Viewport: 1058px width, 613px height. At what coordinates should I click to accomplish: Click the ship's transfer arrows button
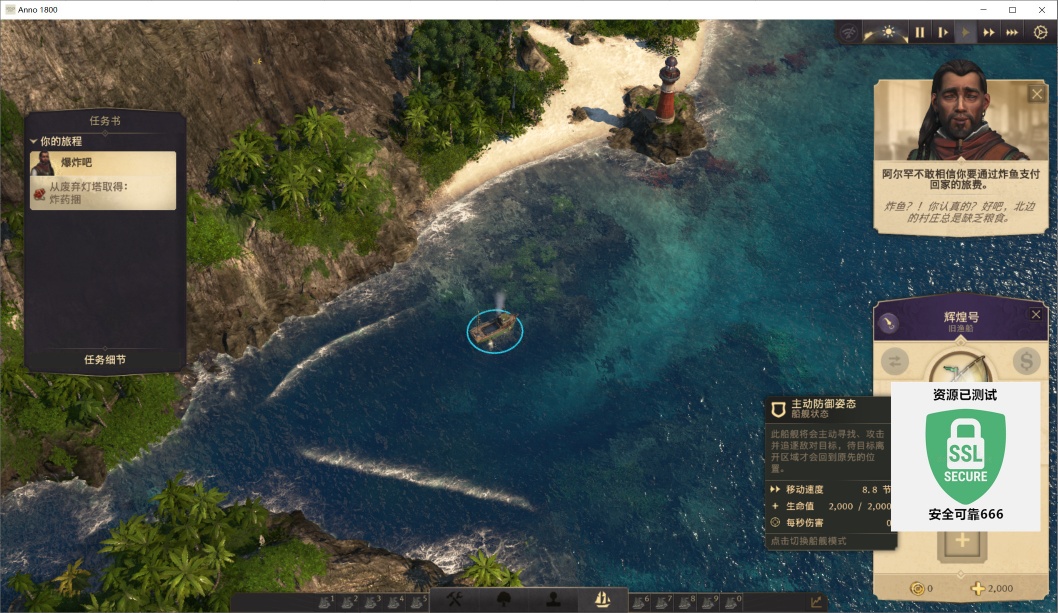pos(896,362)
